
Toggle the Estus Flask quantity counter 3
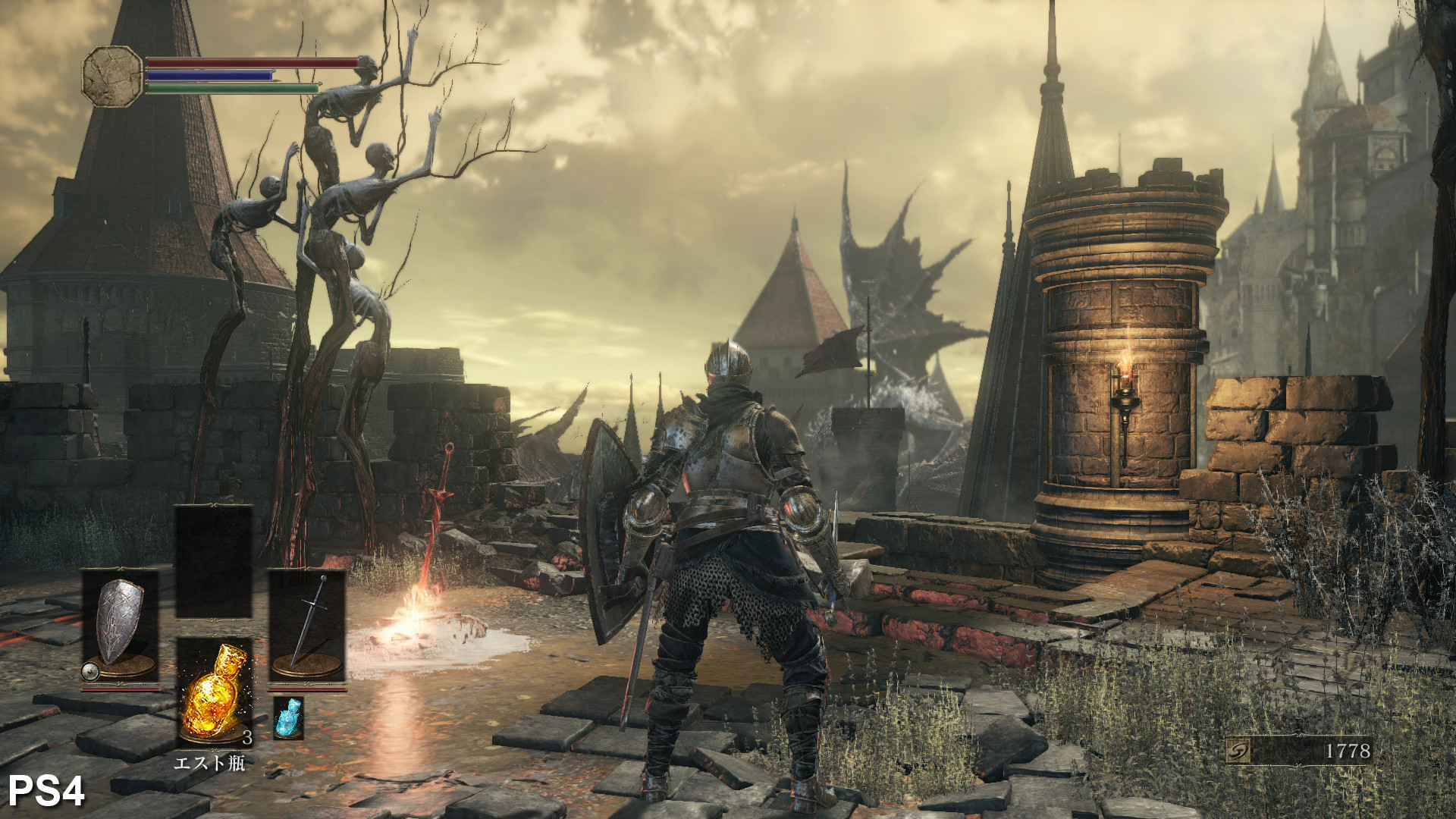pyautogui.click(x=248, y=737)
